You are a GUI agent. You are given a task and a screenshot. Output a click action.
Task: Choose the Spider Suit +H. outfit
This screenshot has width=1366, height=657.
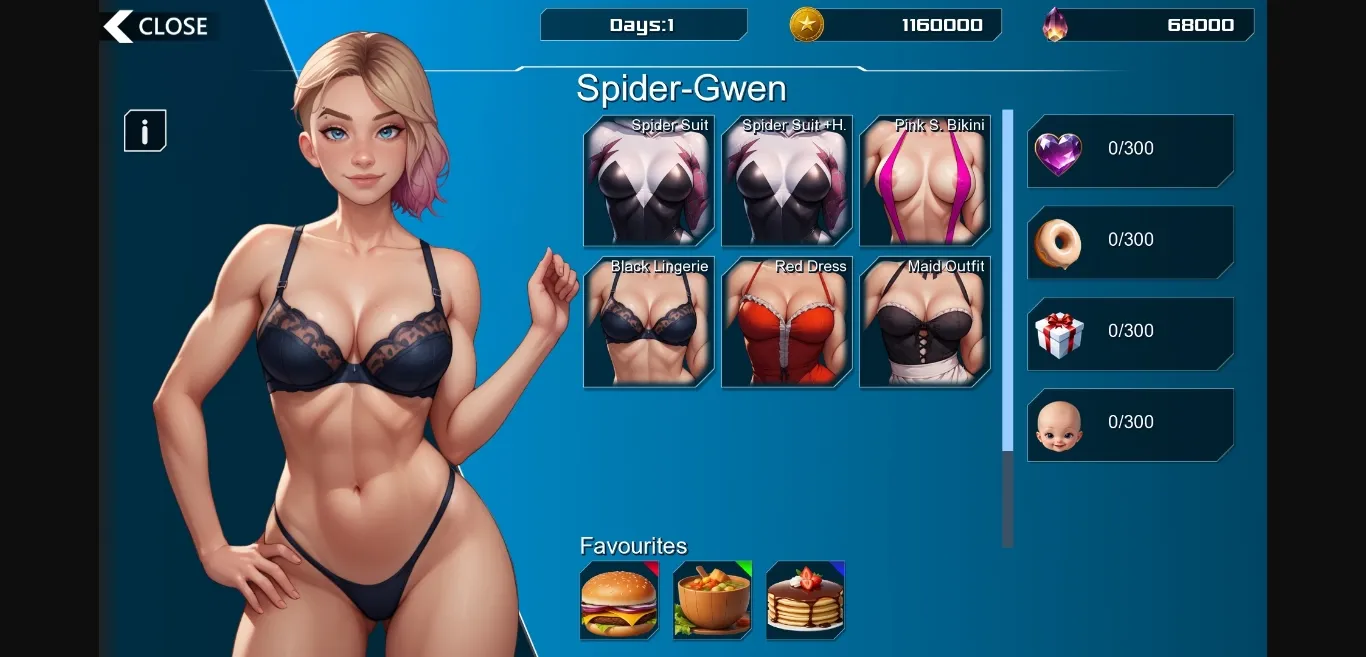click(x=787, y=181)
